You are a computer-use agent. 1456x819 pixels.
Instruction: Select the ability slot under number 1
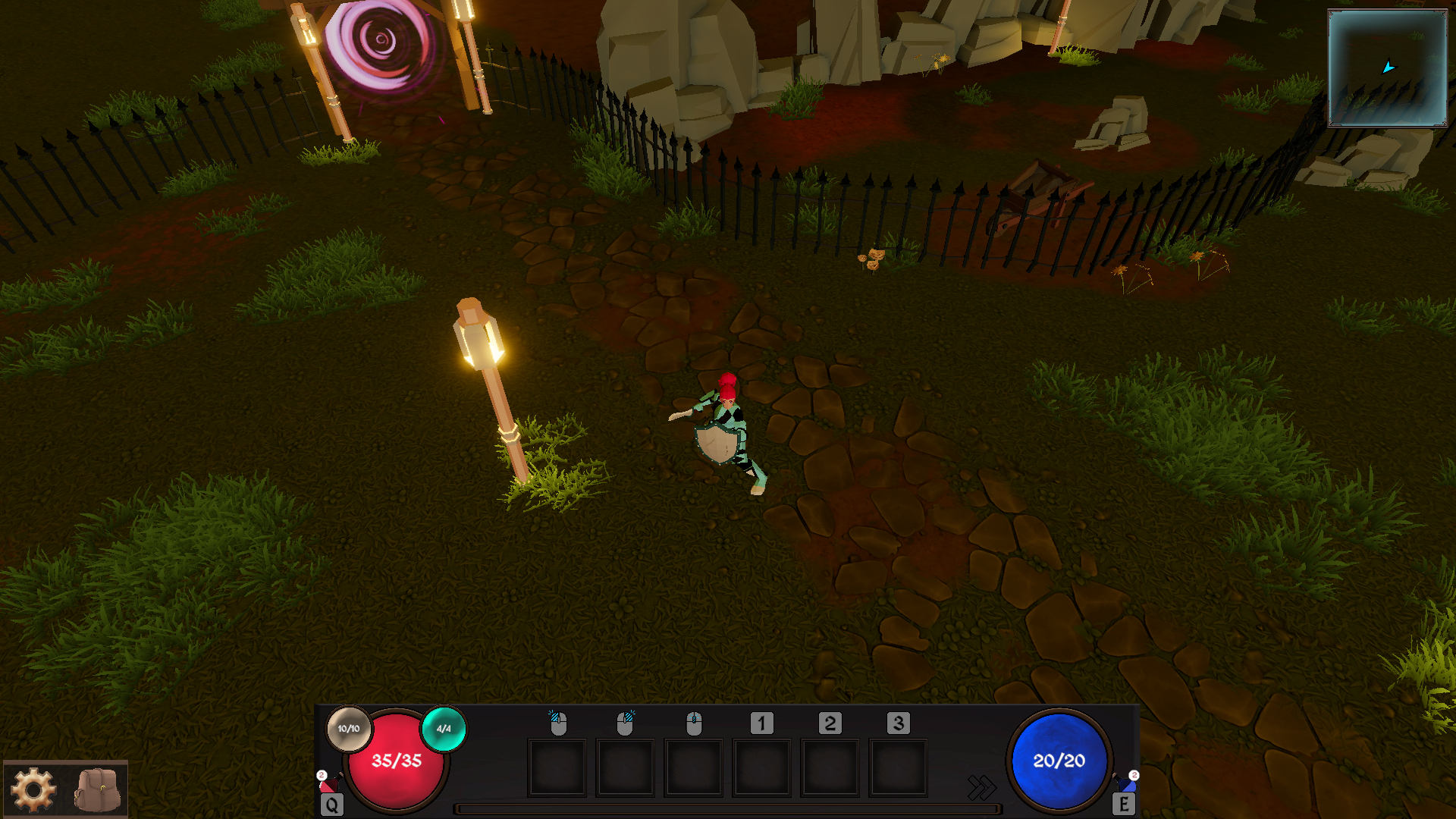(761, 768)
